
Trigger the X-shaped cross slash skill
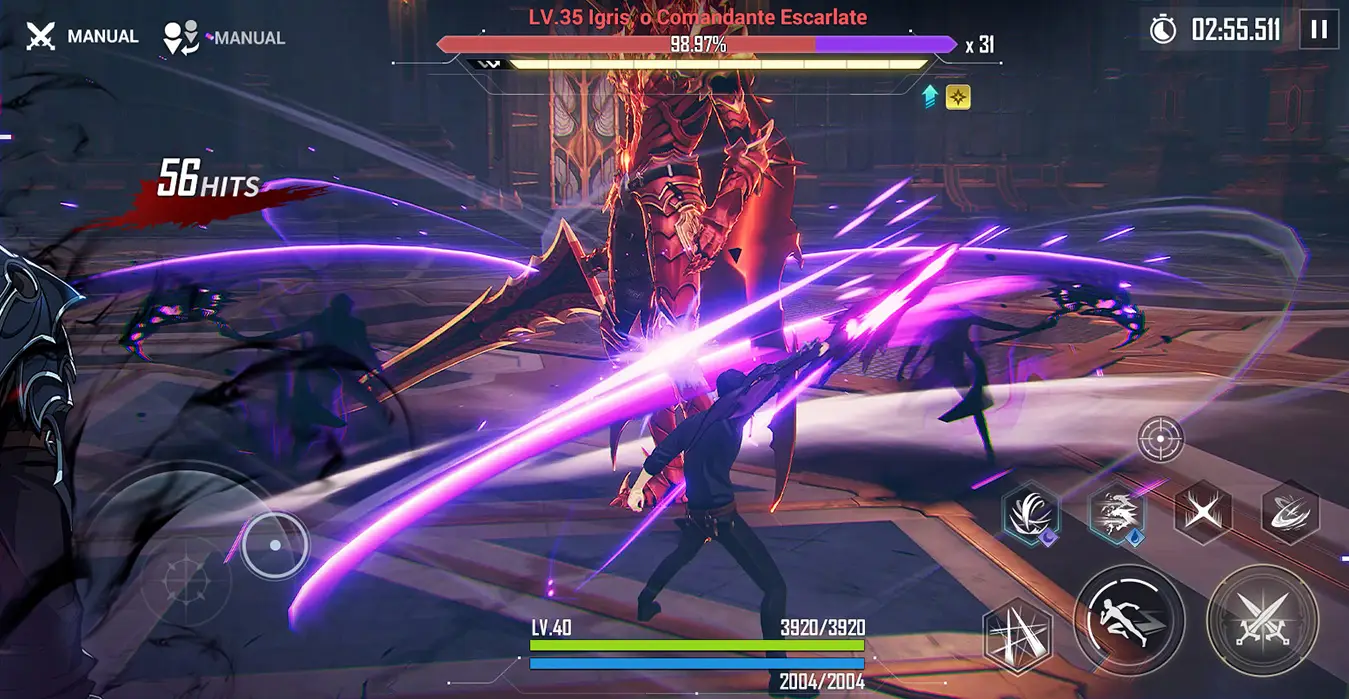[1203, 512]
